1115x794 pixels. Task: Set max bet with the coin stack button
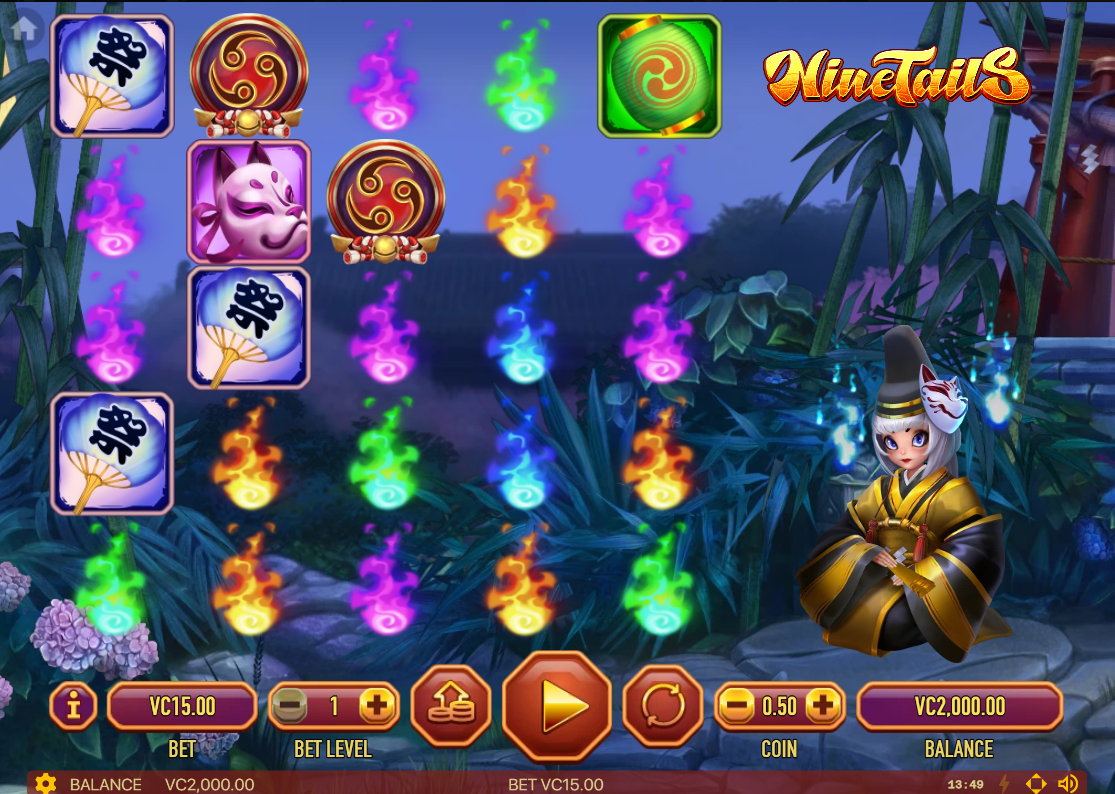[x=451, y=707]
